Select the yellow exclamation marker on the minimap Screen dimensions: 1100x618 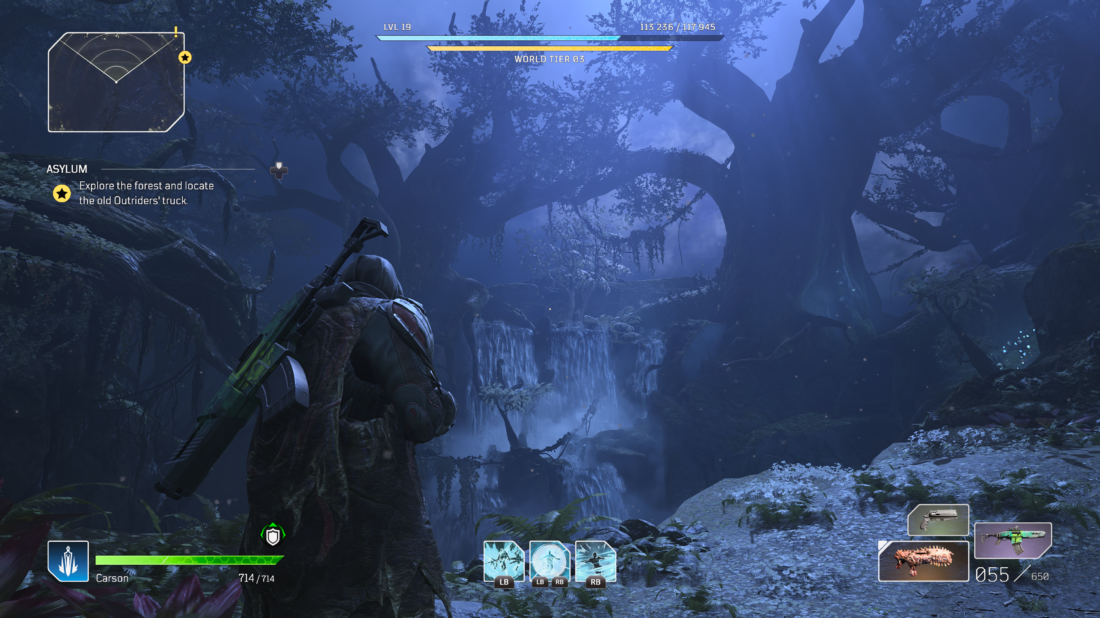(176, 32)
